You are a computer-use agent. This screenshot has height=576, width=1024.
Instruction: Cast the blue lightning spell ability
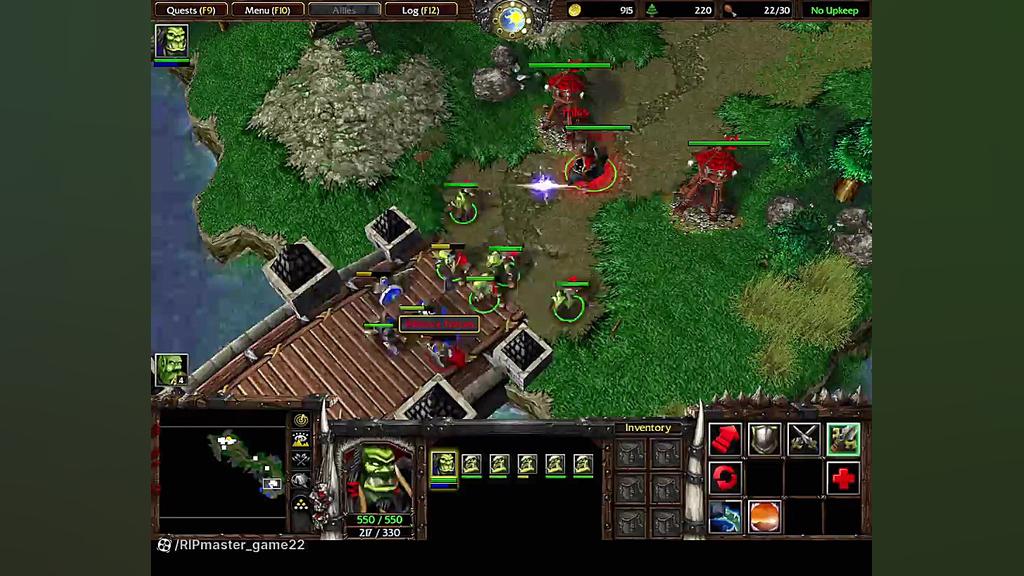pos(725,517)
